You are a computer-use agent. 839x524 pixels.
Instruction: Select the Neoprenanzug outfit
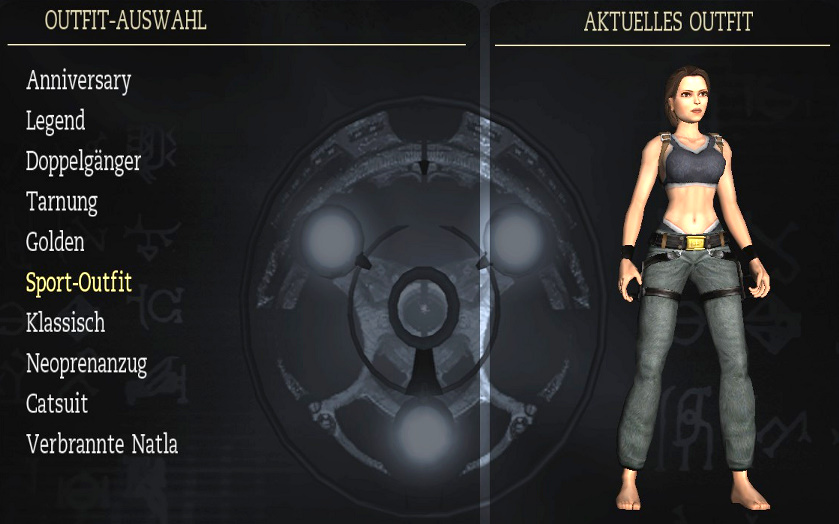(86, 364)
